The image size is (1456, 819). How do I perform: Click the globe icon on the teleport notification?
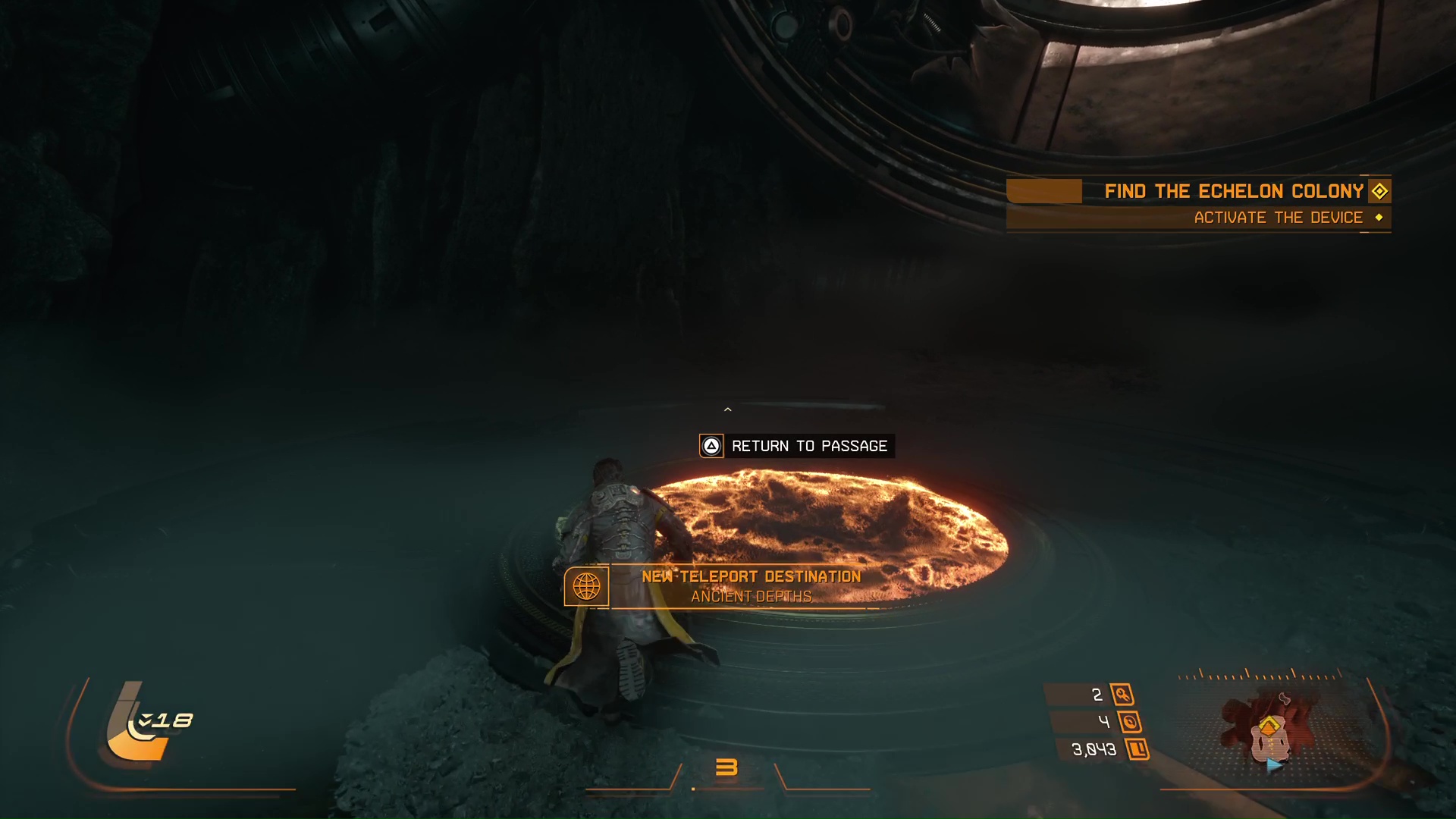click(588, 585)
